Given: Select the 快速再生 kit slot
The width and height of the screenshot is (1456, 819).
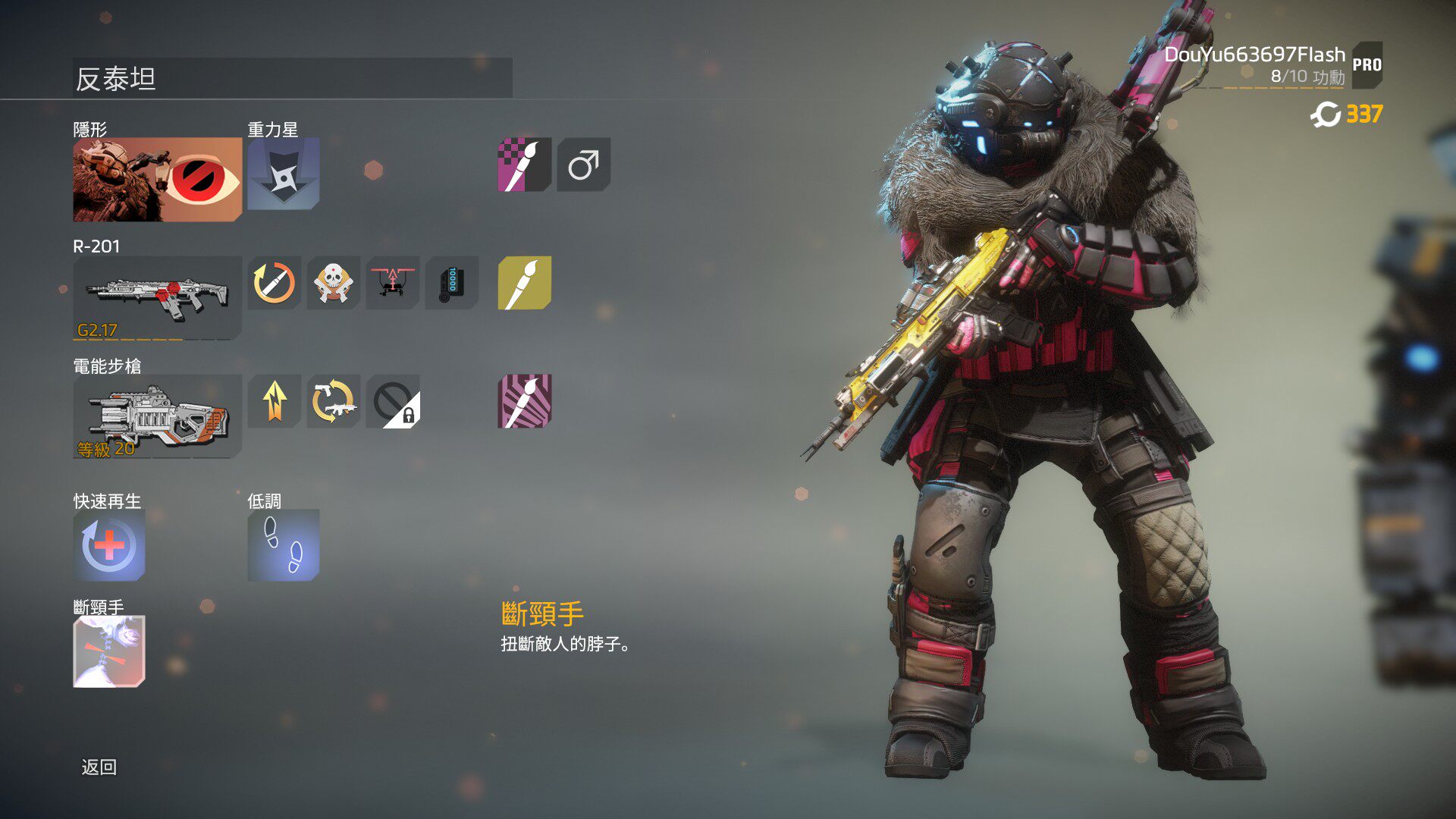Looking at the screenshot, I should tap(109, 544).
